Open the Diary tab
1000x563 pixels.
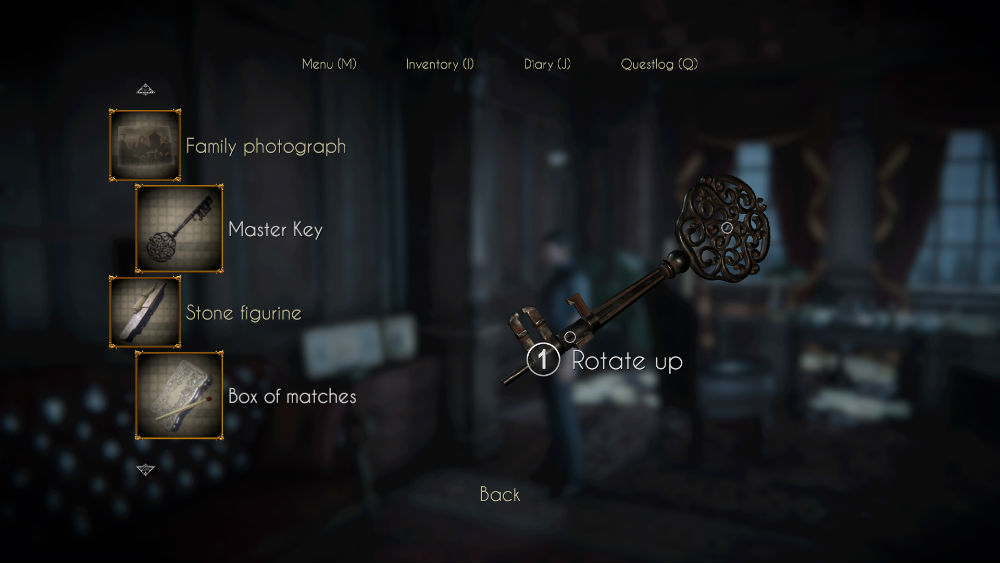[547, 64]
